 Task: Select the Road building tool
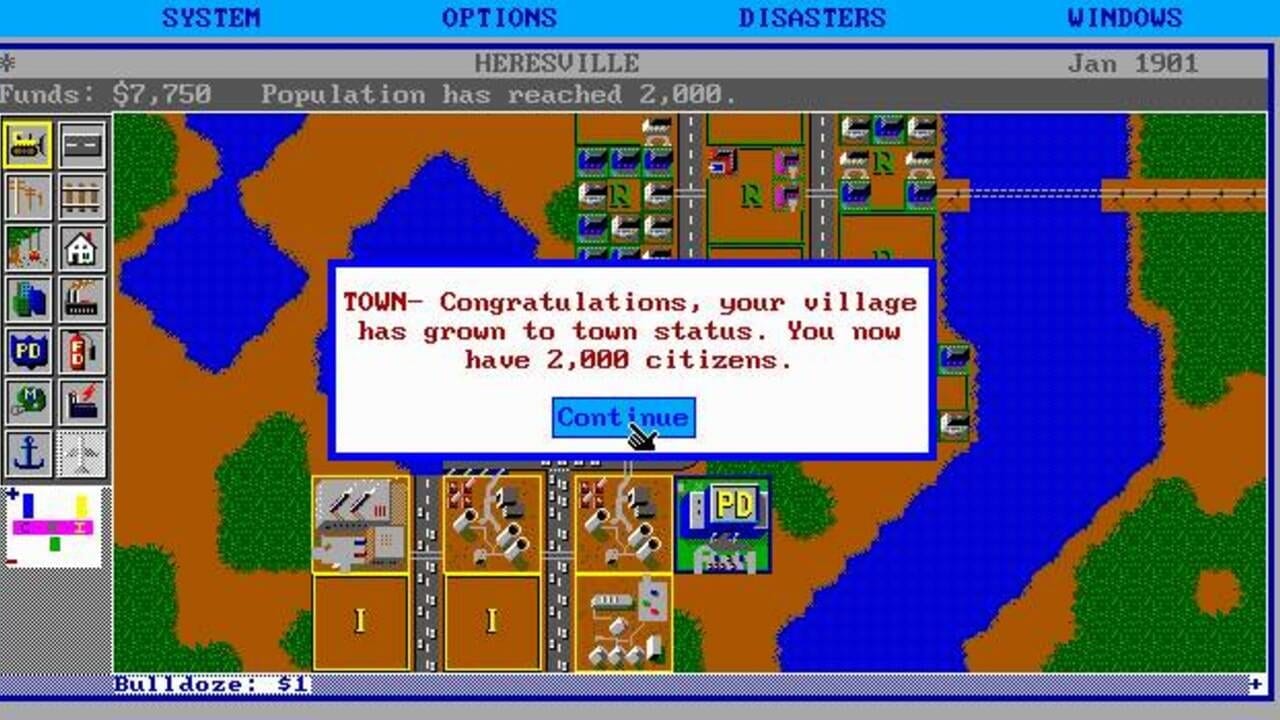(82, 143)
